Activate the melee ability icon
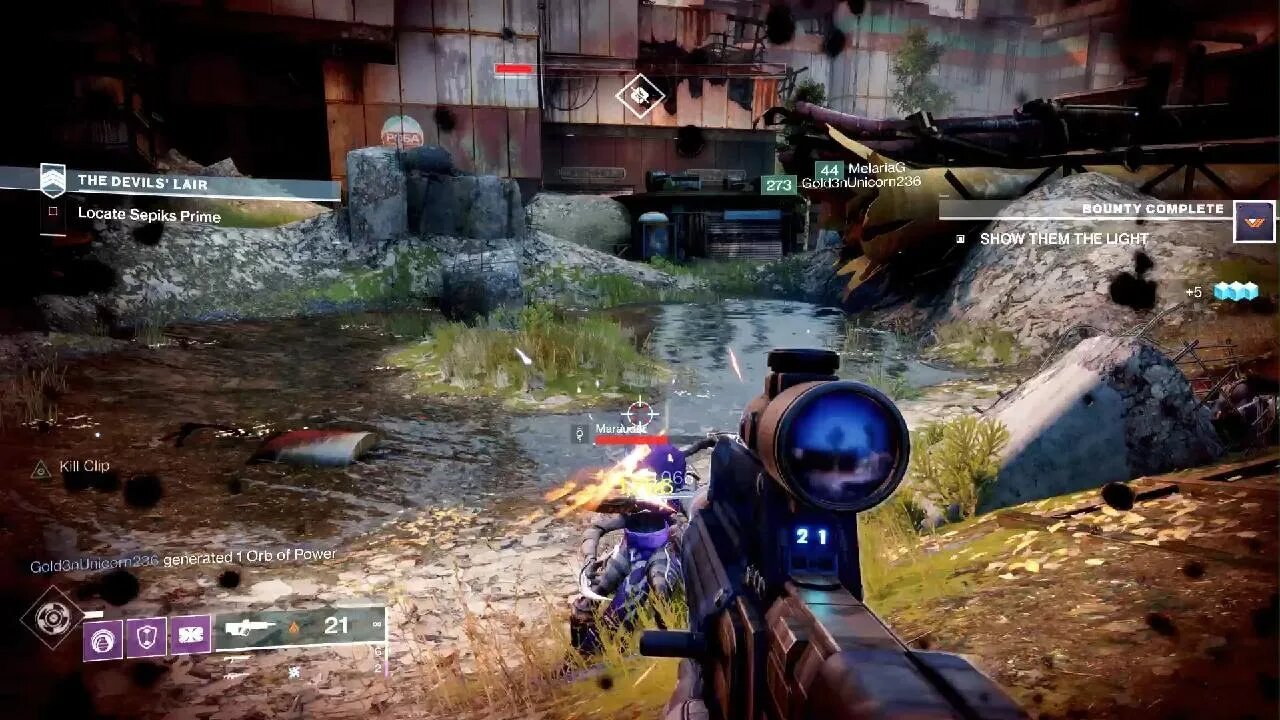 [x=190, y=634]
